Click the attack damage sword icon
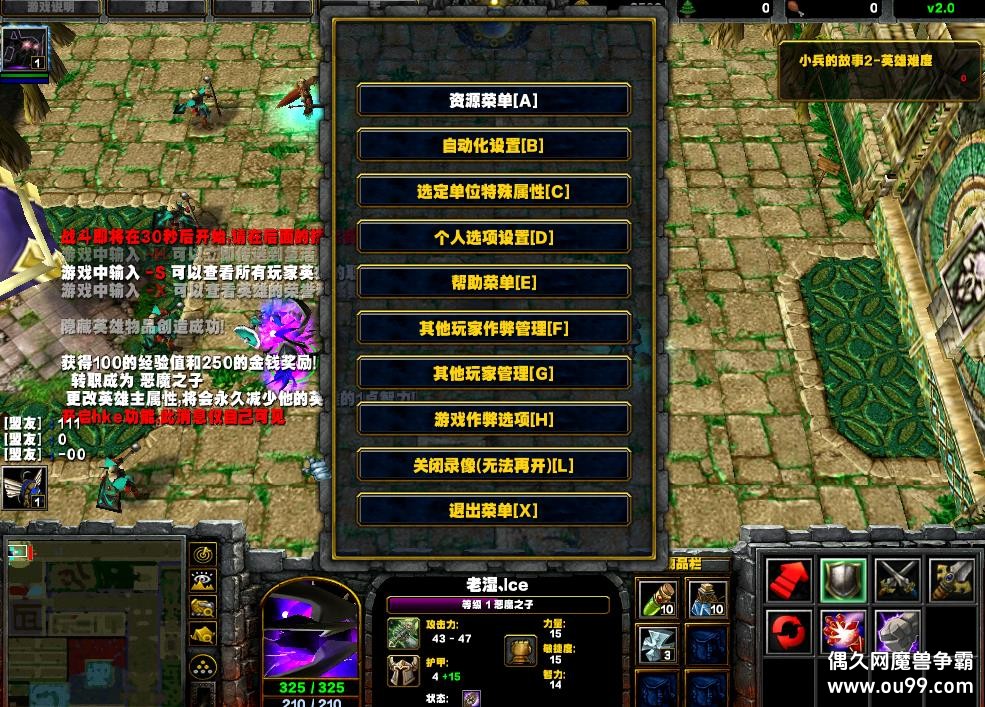The width and height of the screenshot is (985, 707). [405, 631]
